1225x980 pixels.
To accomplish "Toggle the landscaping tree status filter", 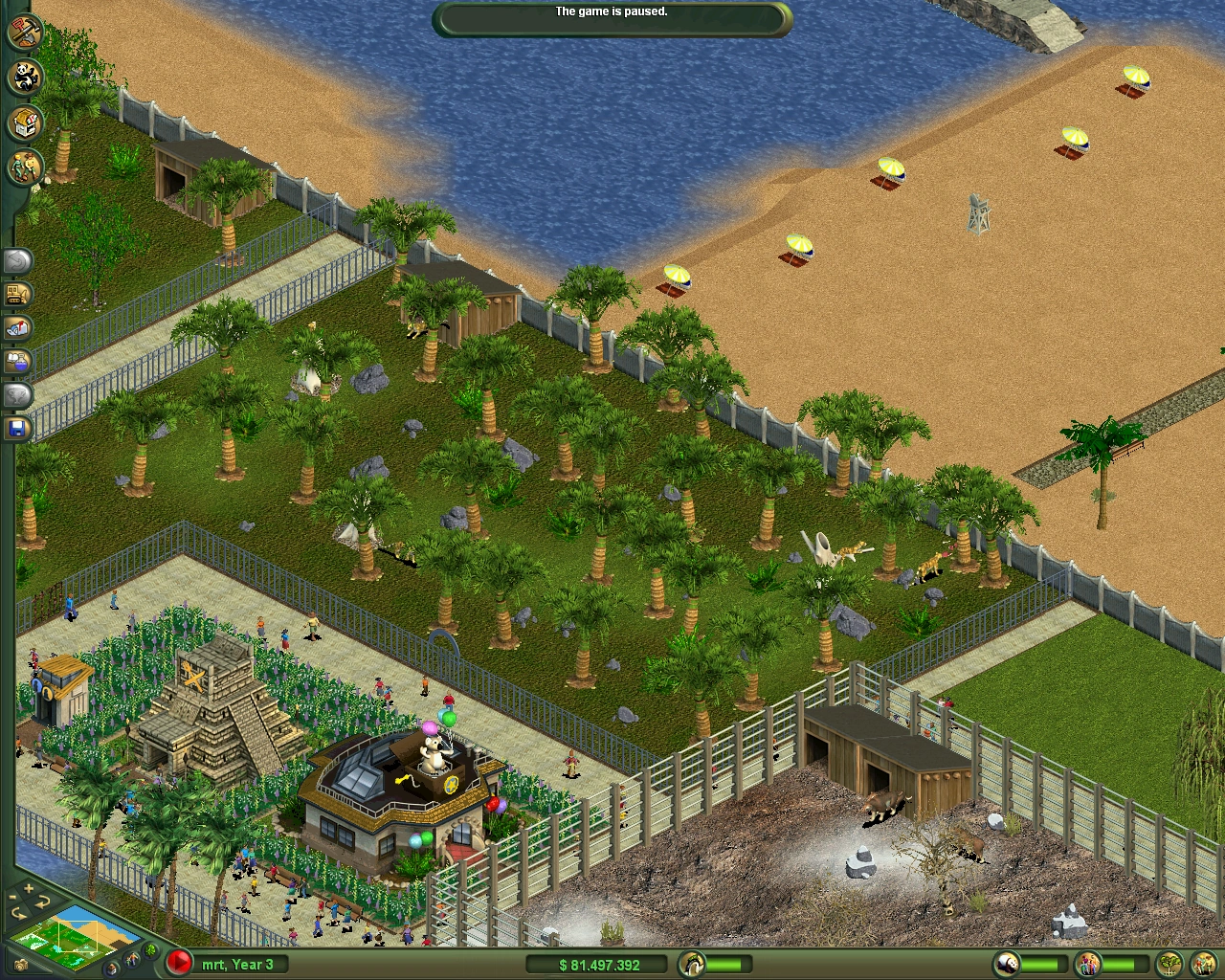I will (1171, 961).
